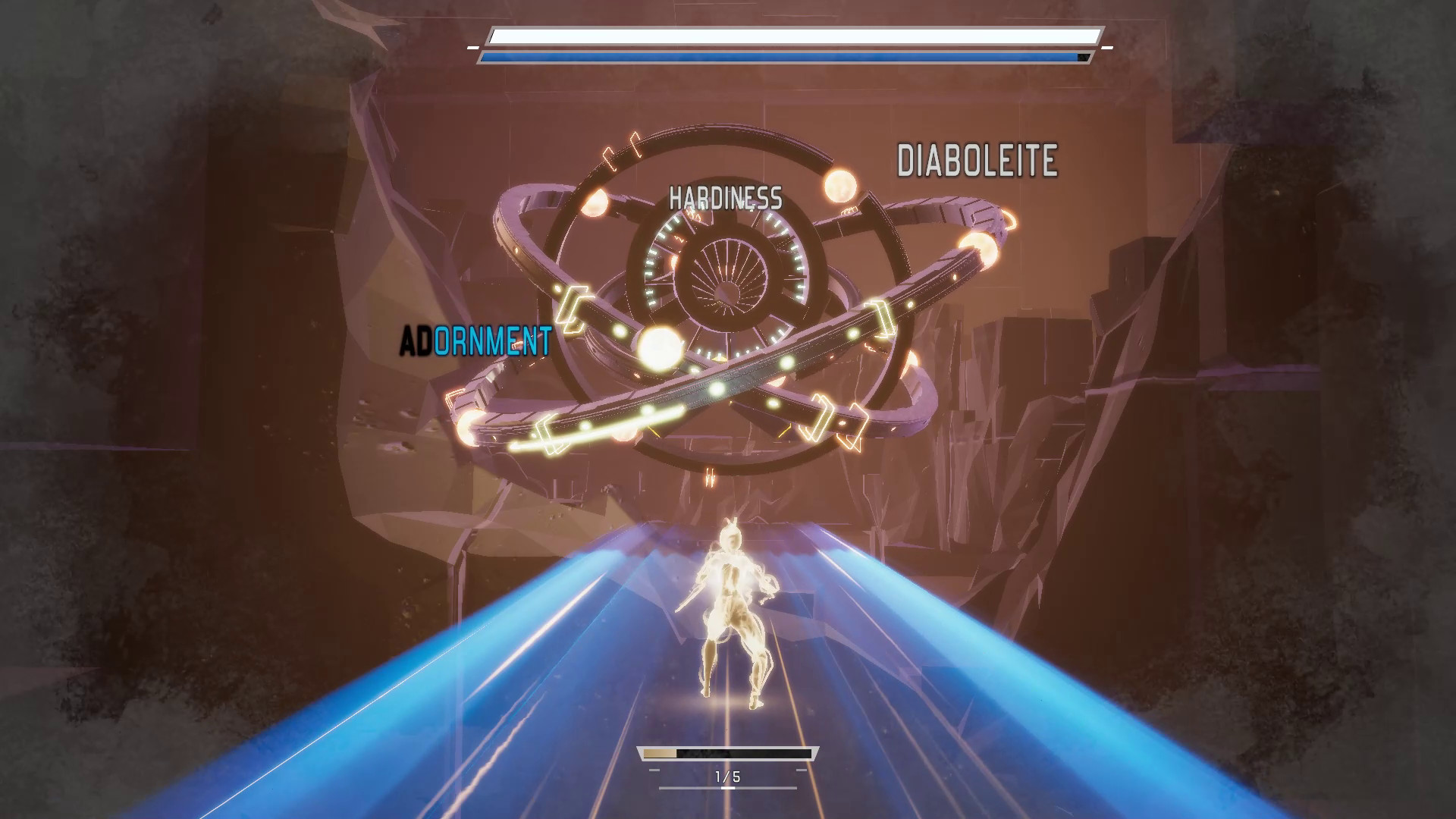The height and width of the screenshot is (819, 1456).
Task: Click the highlighted ORNMENT blue text
Action: pyautogui.click(x=492, y=340)
